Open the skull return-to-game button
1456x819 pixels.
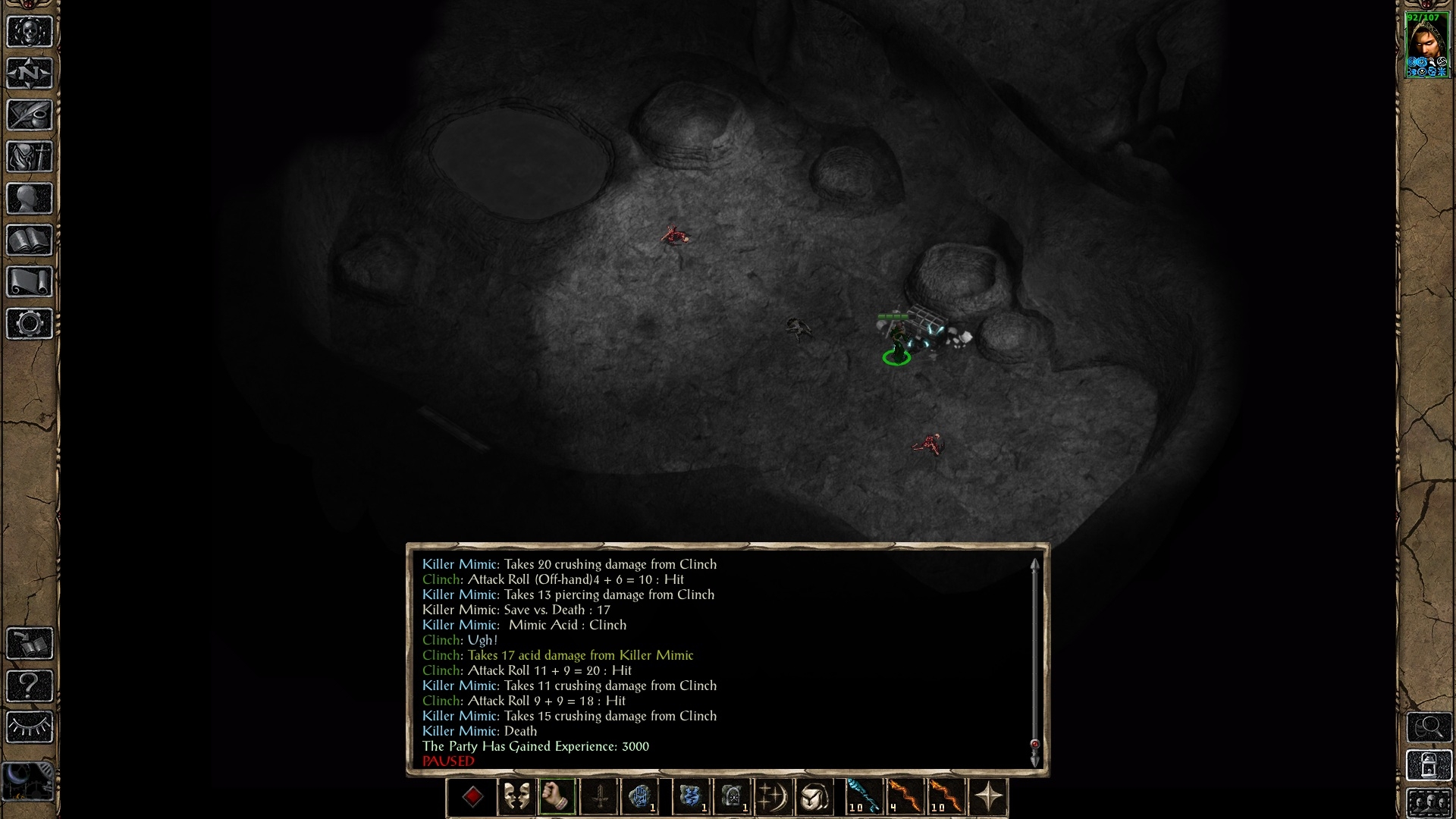(x=30, y=32)
